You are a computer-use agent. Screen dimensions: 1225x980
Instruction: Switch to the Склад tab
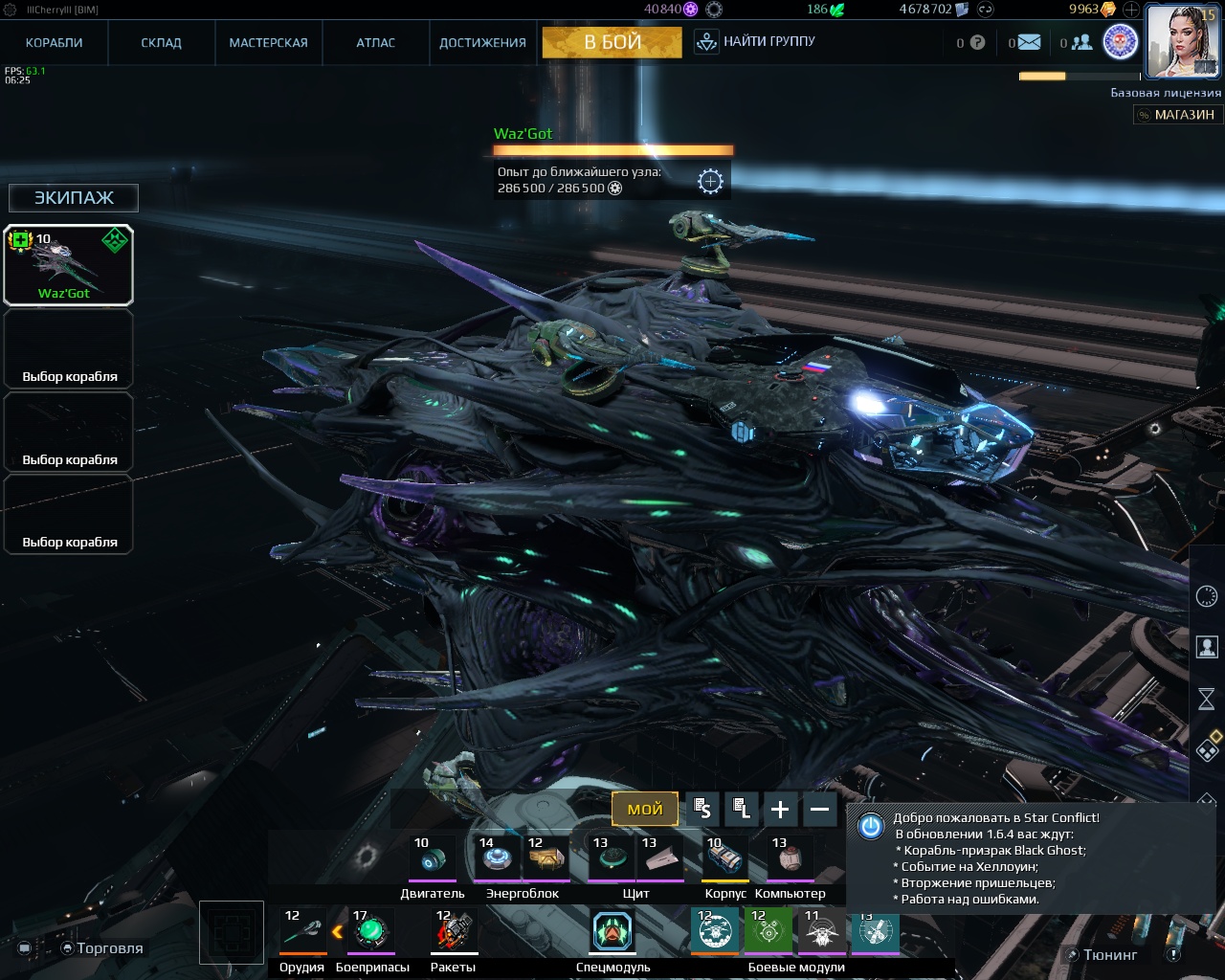point(162,43)
